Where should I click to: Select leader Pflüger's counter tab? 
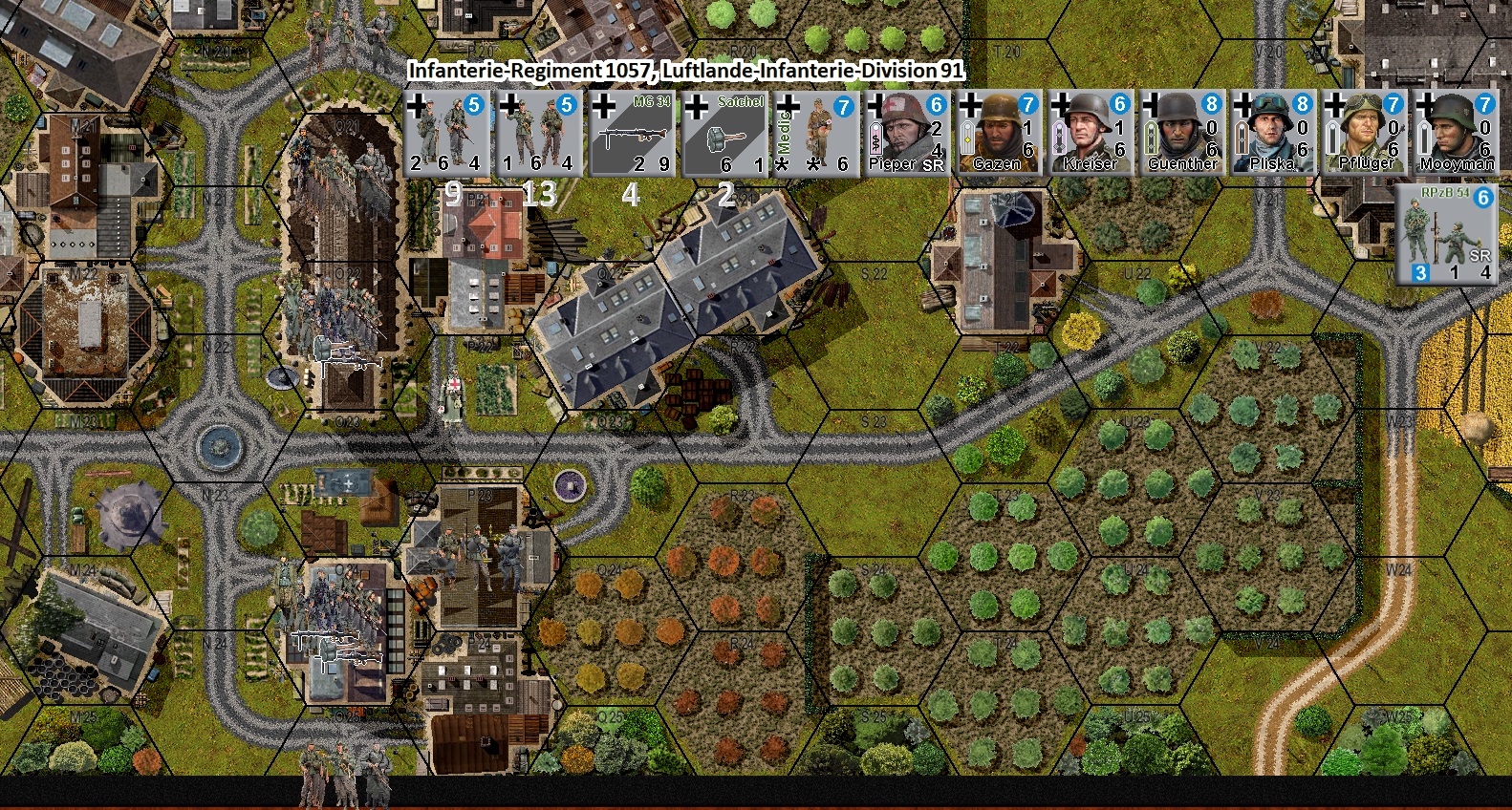click(1365, 134)
